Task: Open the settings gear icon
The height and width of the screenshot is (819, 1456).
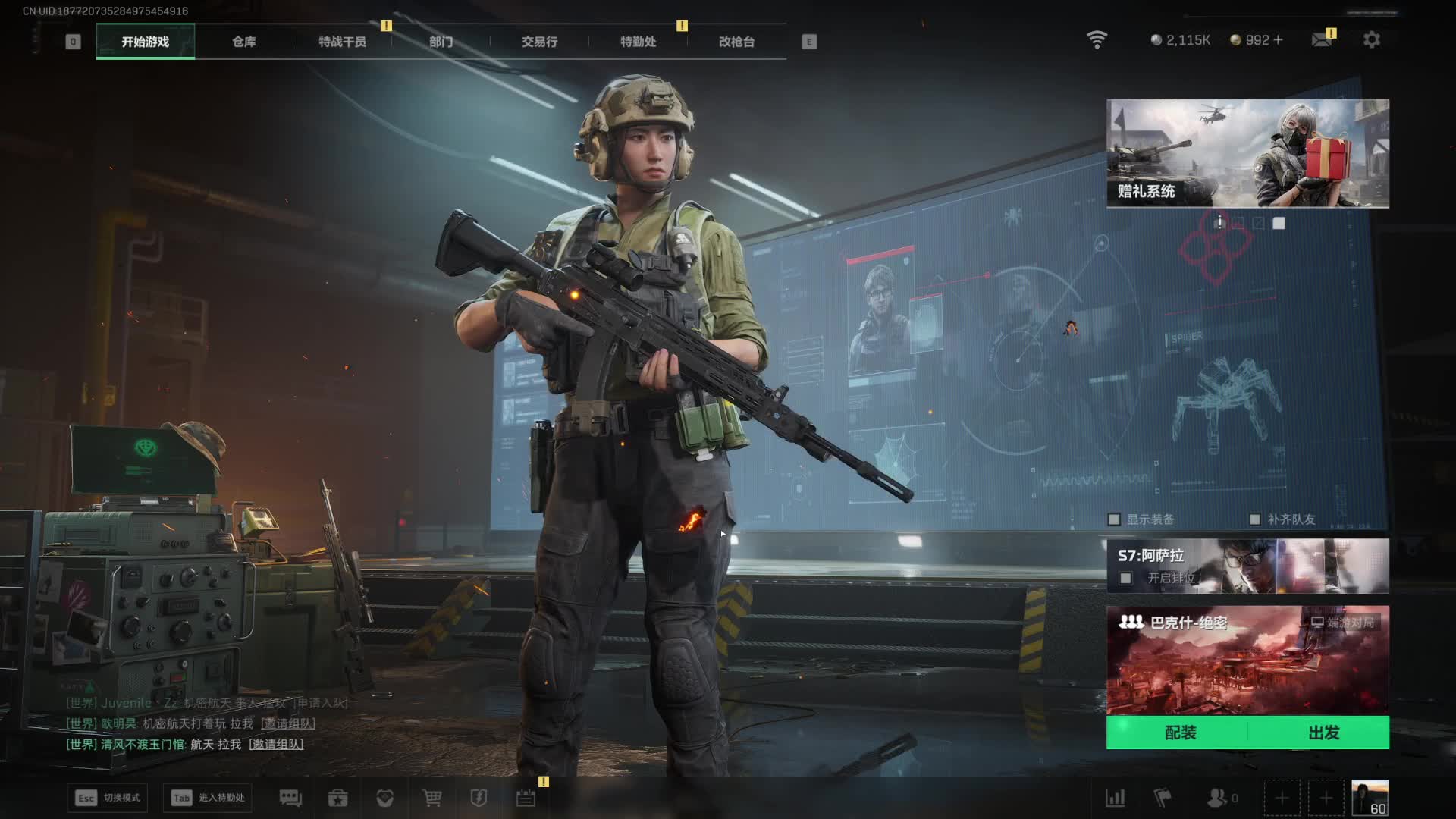Action: click(1371, 39)
